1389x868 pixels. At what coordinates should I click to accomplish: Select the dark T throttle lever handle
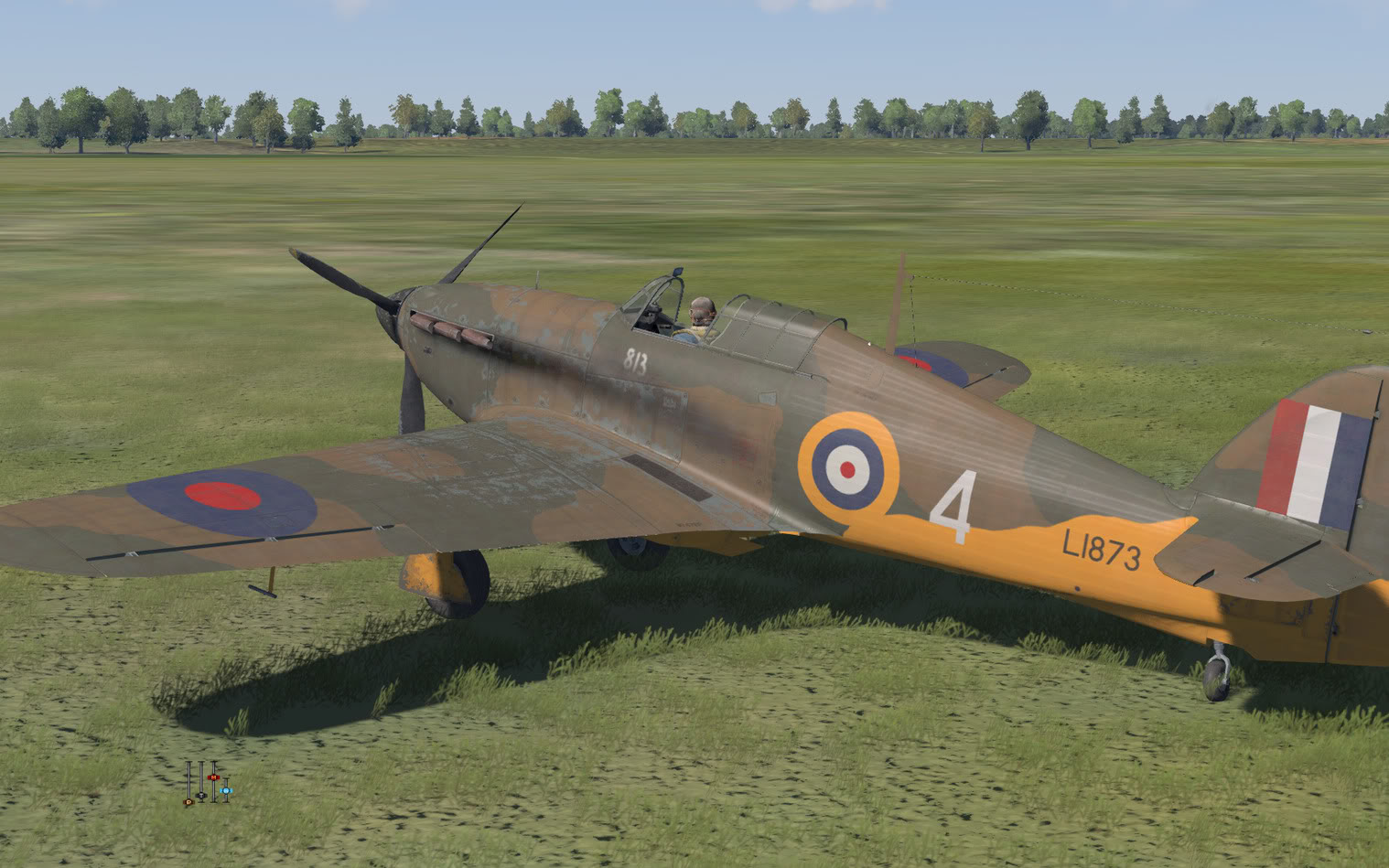click(x=201, y=795)
